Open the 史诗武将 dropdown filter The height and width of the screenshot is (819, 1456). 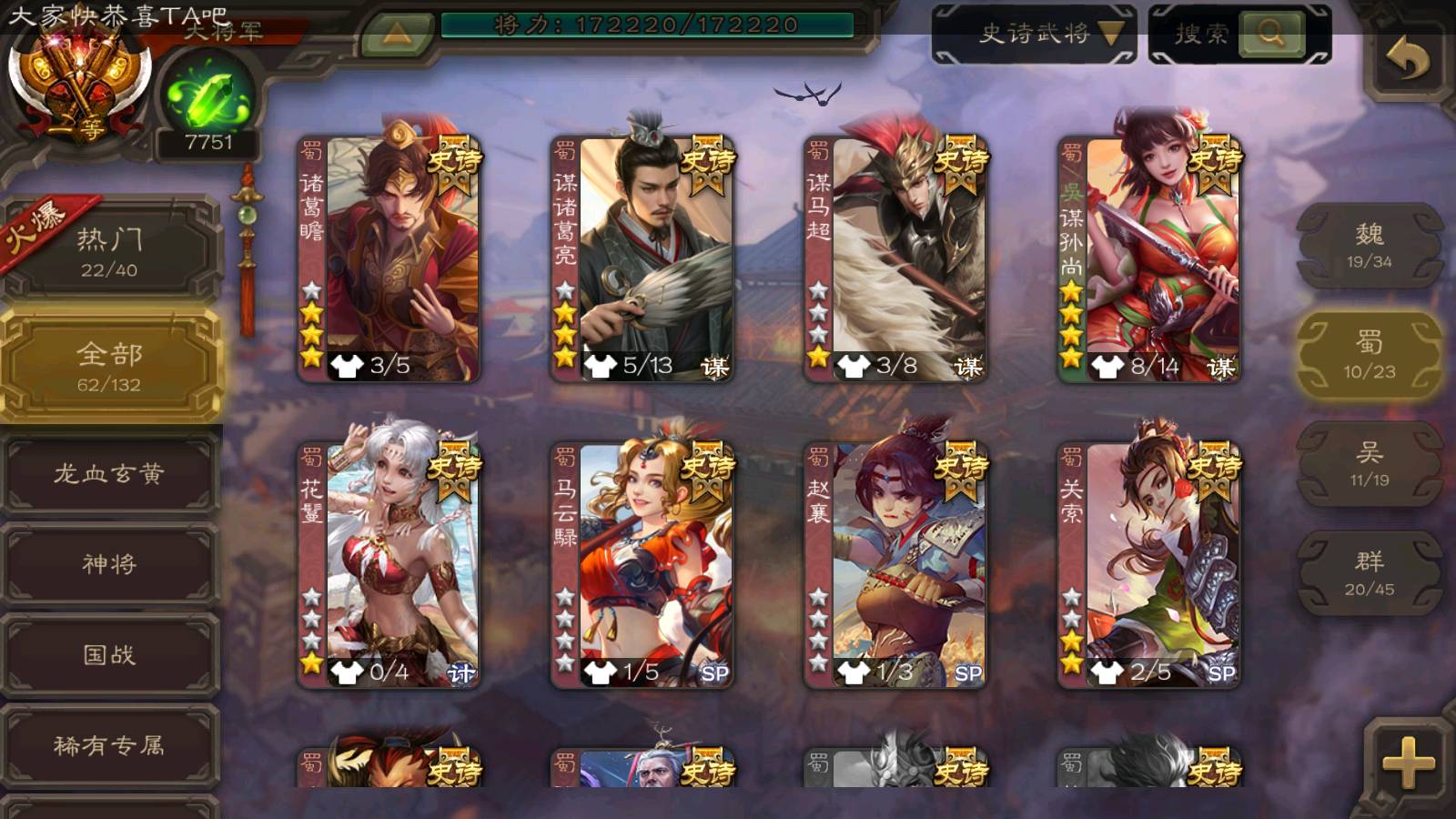click(x=1035, y=35)
